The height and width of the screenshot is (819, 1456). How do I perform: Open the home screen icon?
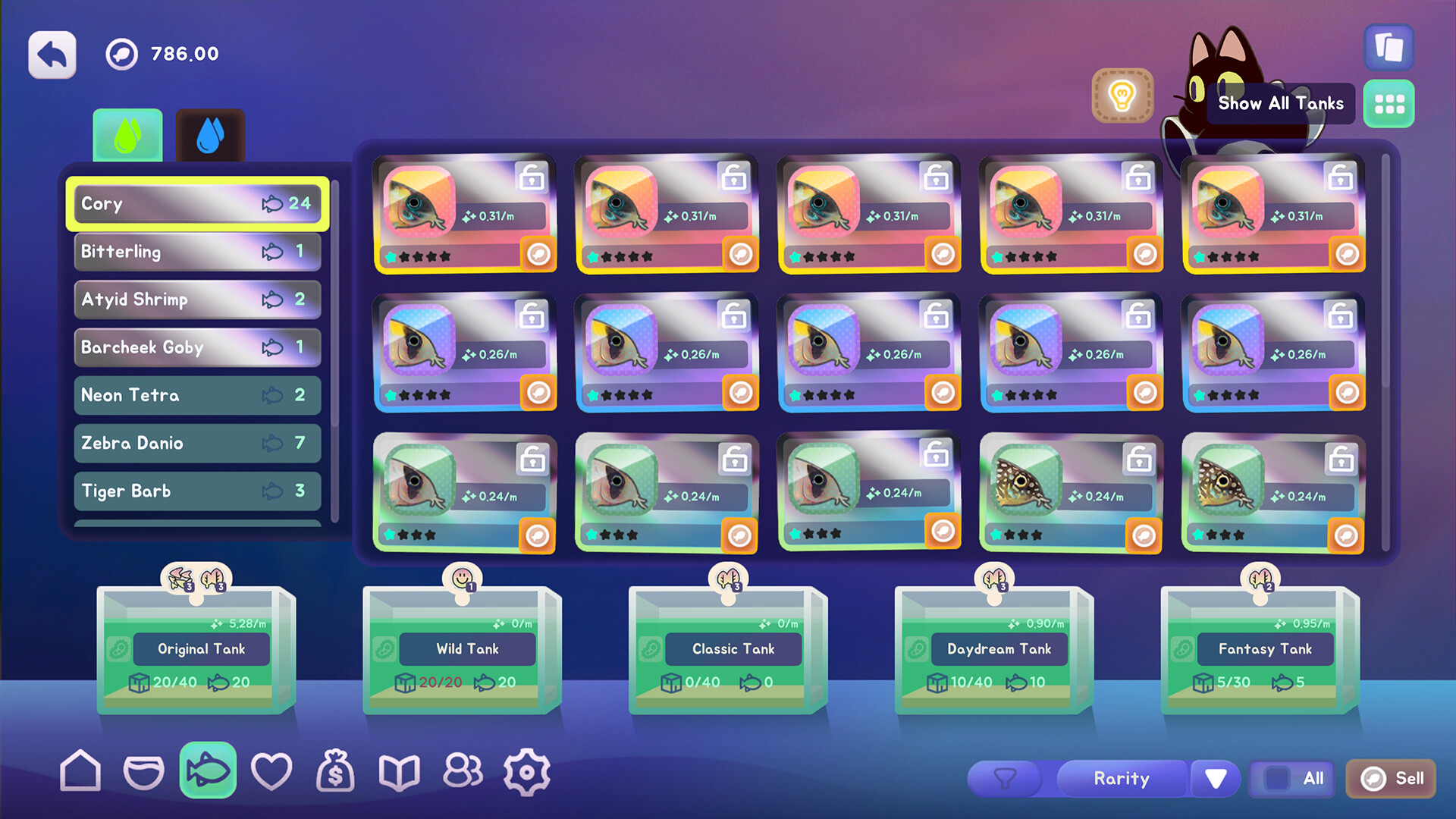(x=80, y=770)
